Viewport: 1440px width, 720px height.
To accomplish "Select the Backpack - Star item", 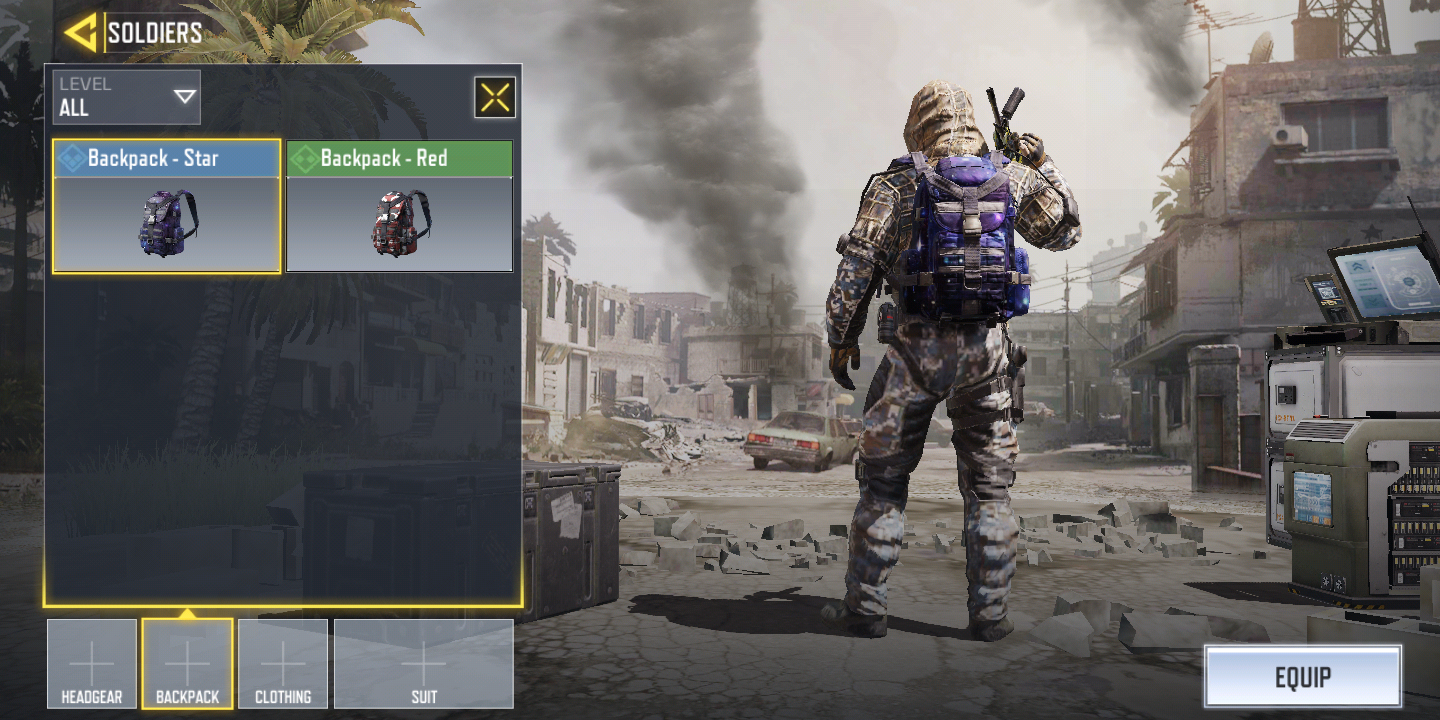I will 167,207.
